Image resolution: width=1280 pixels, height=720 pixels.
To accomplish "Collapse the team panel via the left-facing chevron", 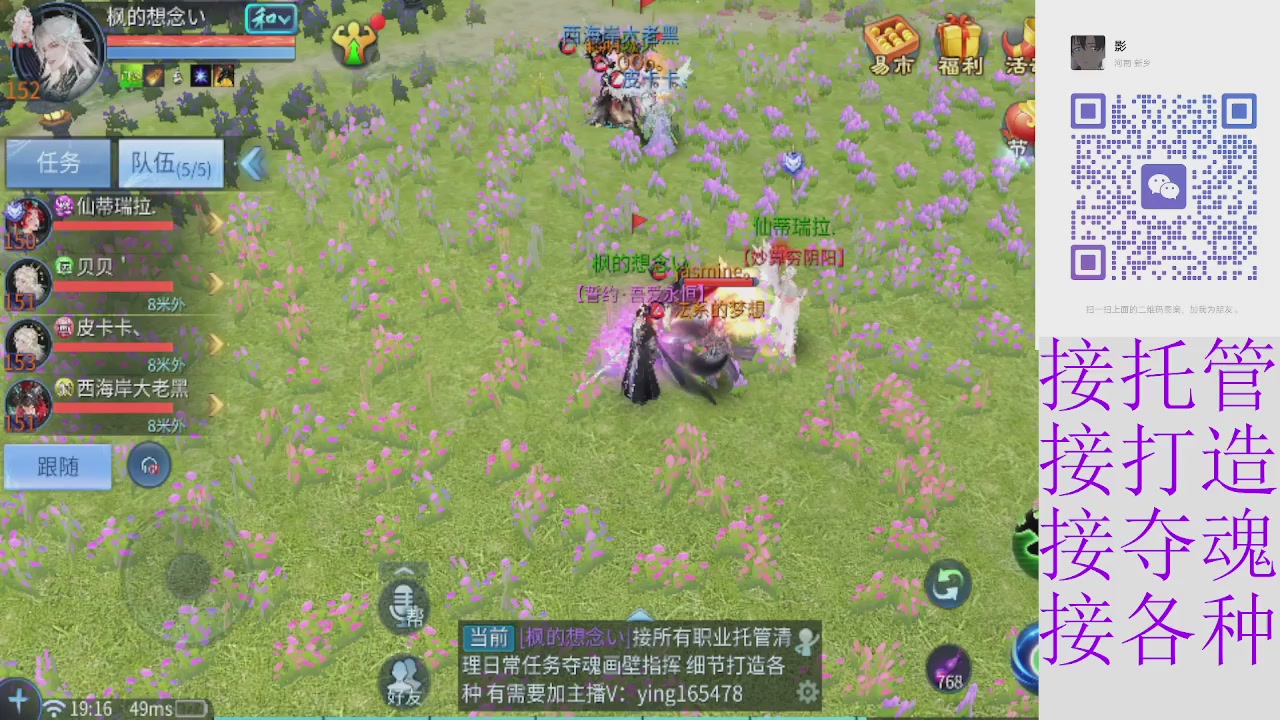I will (253, 163).
